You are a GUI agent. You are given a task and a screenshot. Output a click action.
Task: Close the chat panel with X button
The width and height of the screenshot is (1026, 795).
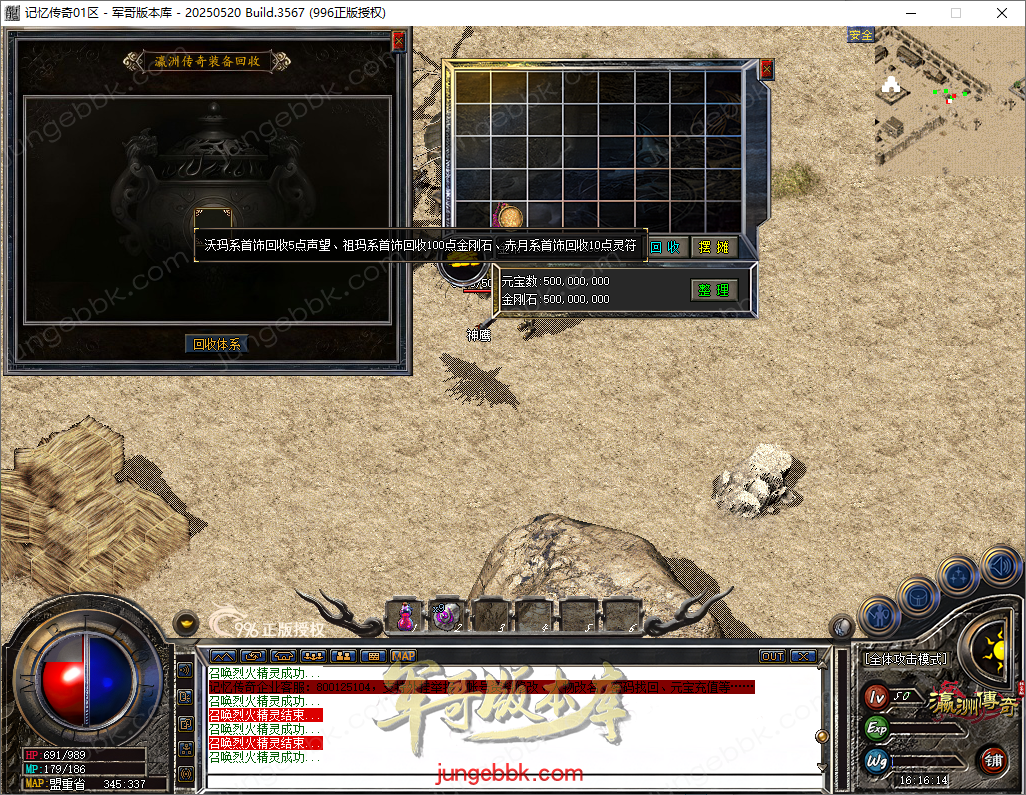coord(803,656)
